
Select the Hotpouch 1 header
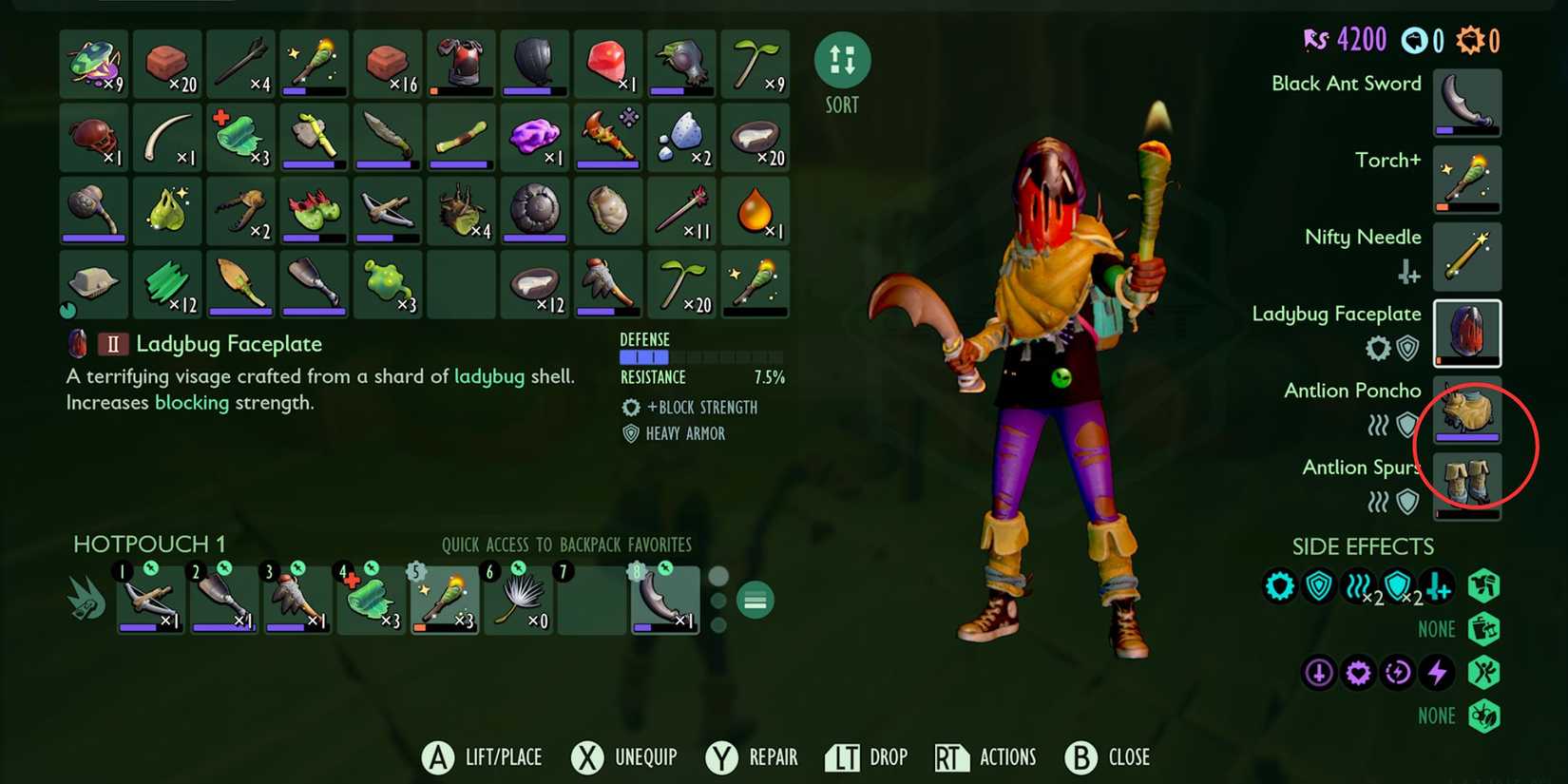(148, 544)
